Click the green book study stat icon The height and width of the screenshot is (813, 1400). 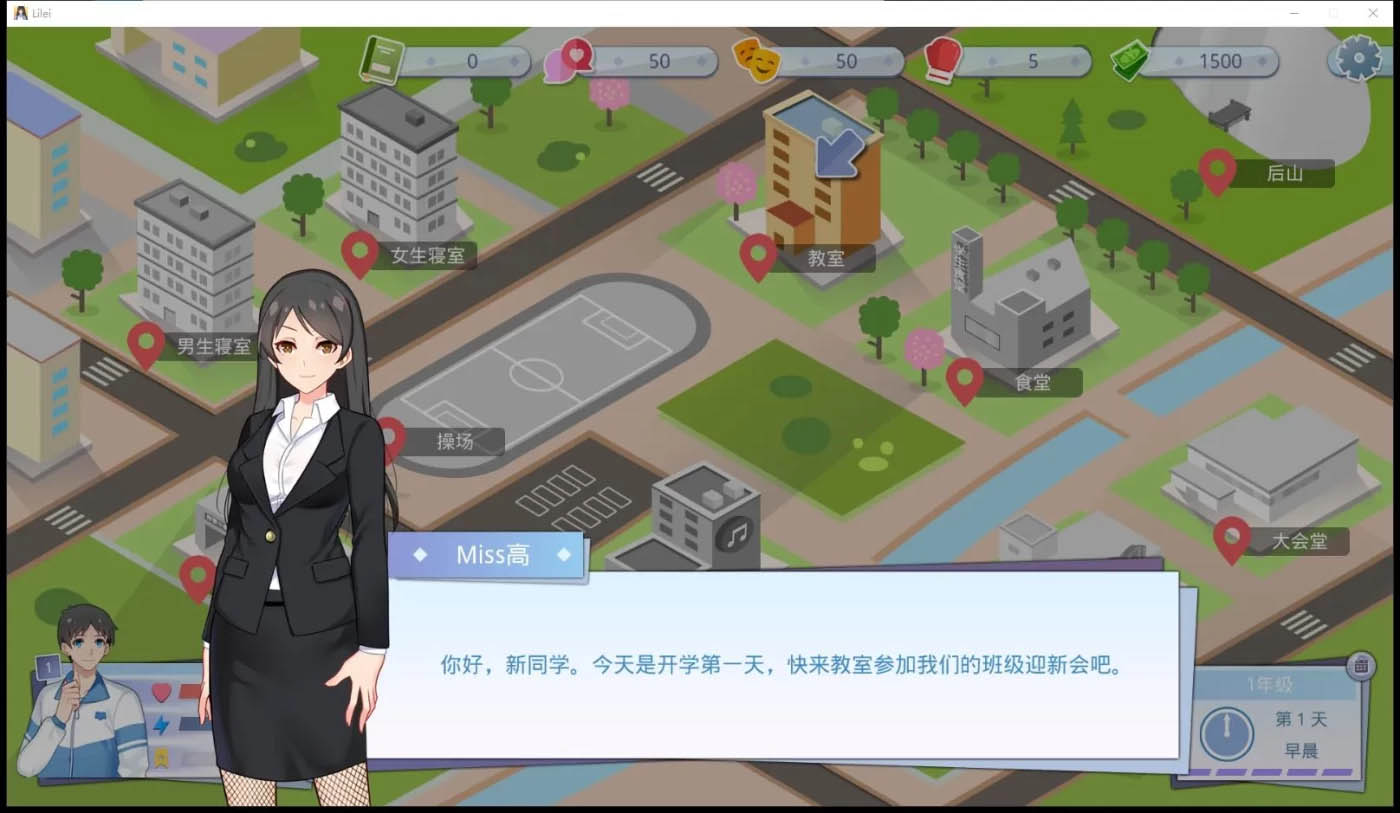tap(381, 58)
